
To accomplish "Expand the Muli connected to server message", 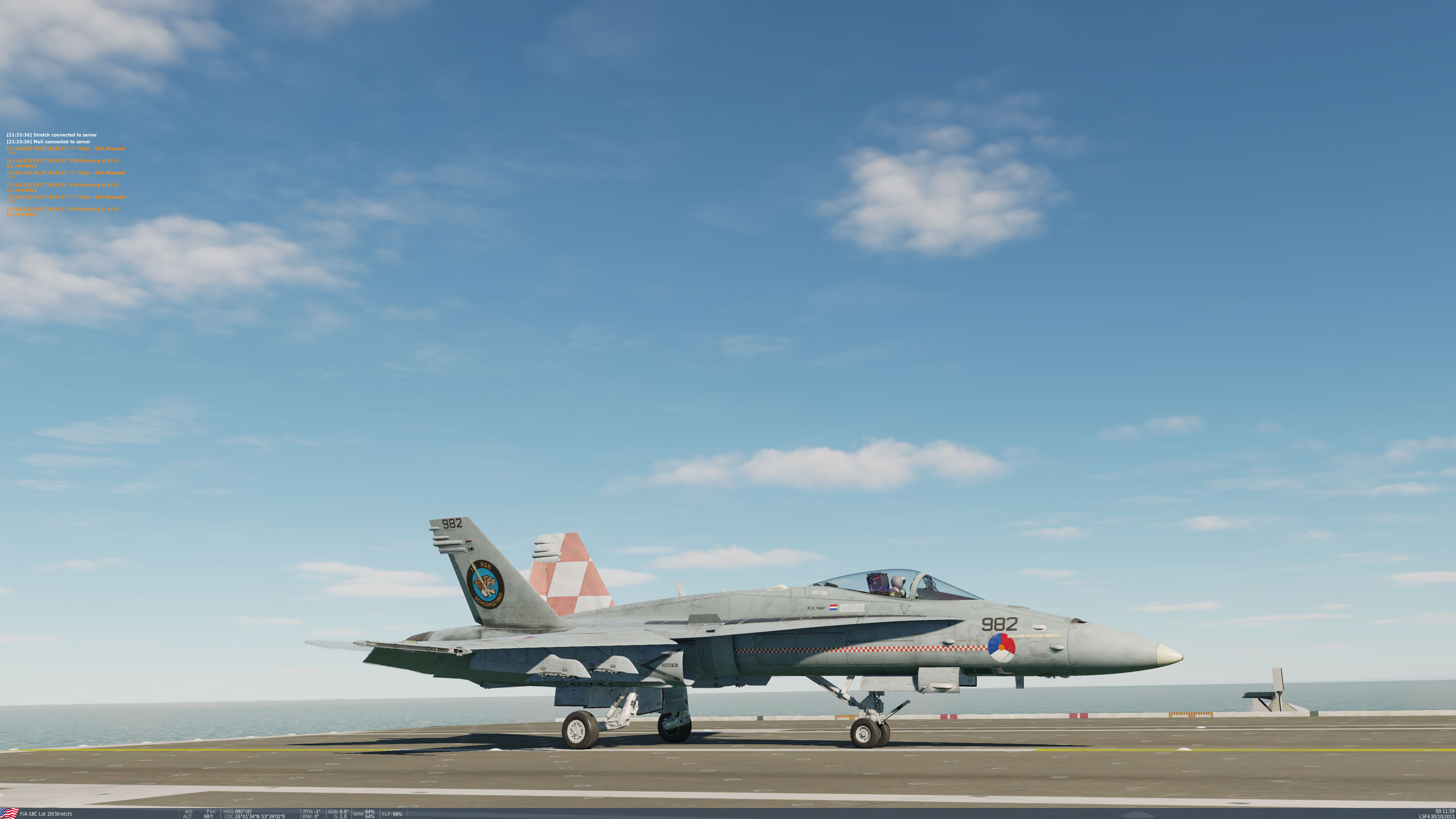I will 49,142.
